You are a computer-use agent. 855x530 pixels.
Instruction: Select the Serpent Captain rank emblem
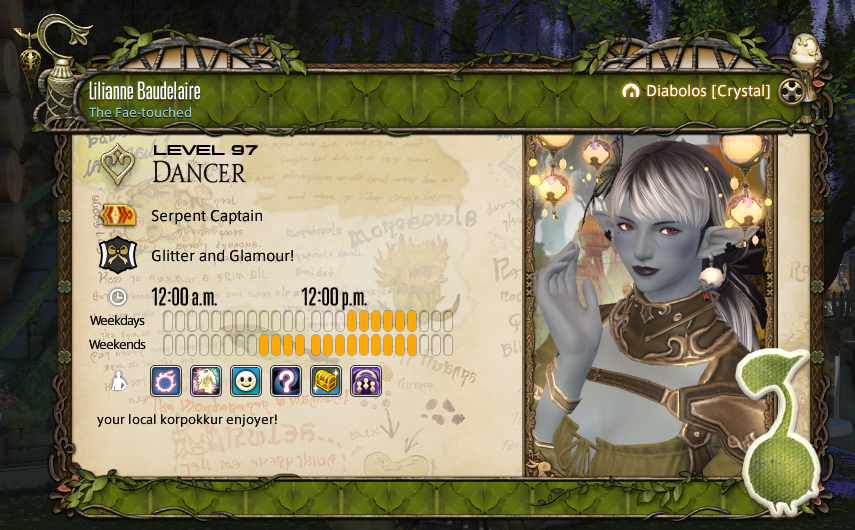pos(119,215)
